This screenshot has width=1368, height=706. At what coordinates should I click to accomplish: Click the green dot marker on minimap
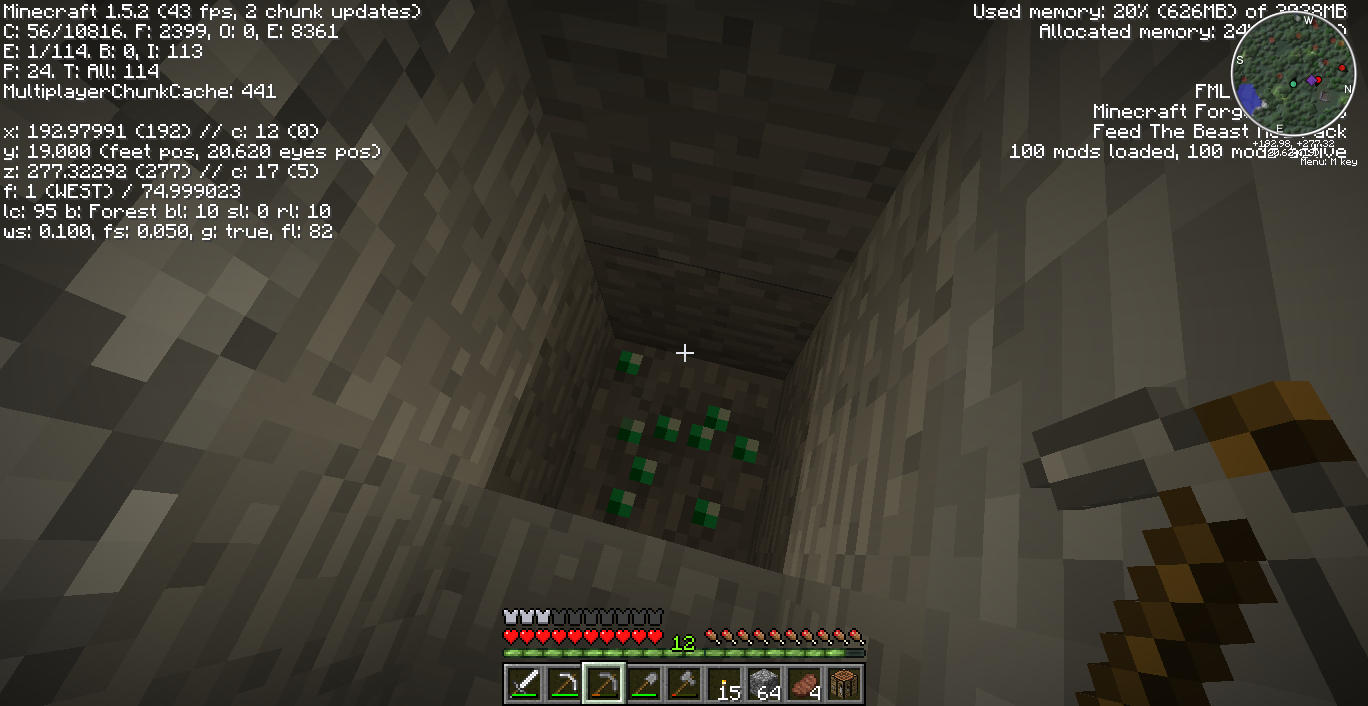1293,84
